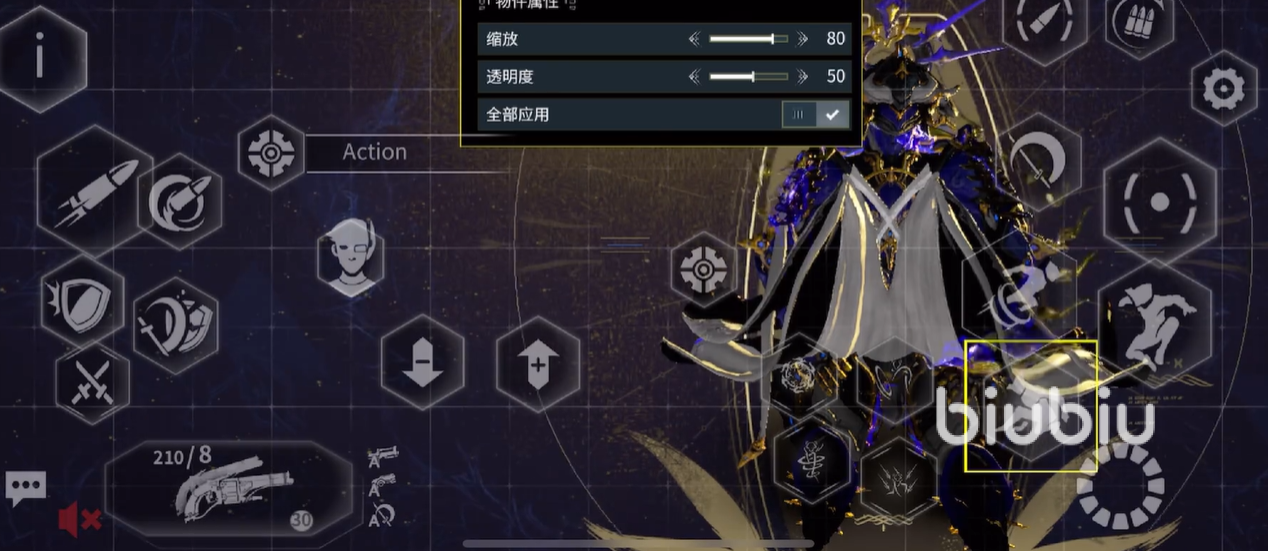Select the shield burst ability icon
Viewport: 1268px width, 551px height.
pyautogui.click(x=82, y=300)
